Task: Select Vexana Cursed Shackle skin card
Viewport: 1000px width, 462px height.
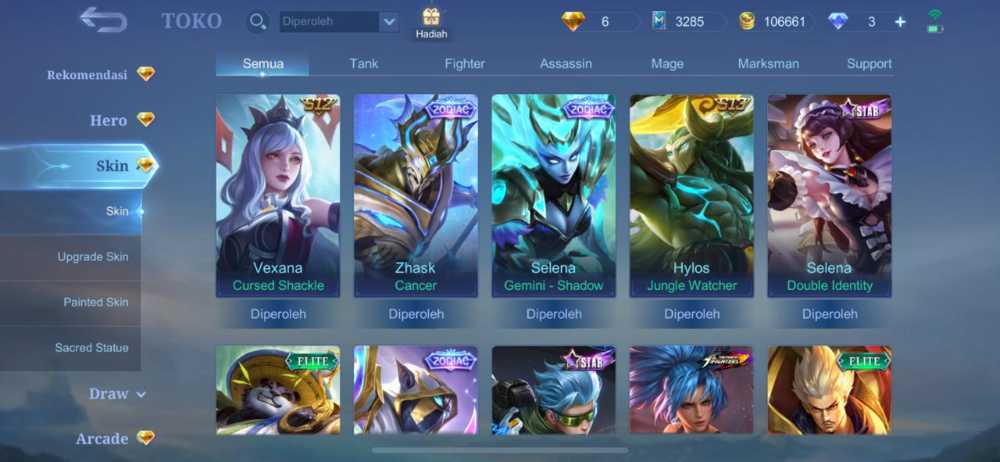Action: click(278, 195)
